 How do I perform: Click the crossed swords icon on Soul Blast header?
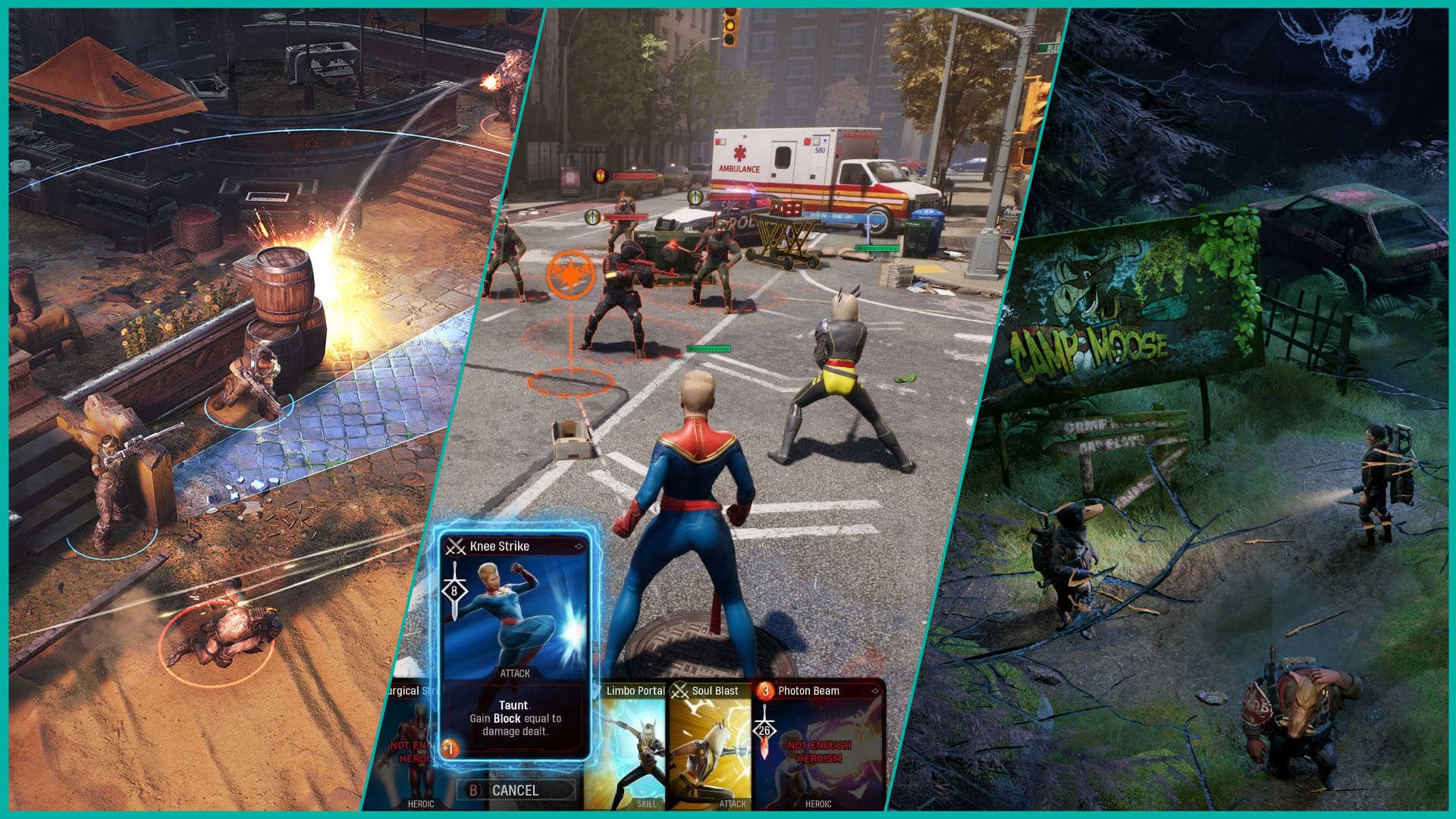click(678, 691)
